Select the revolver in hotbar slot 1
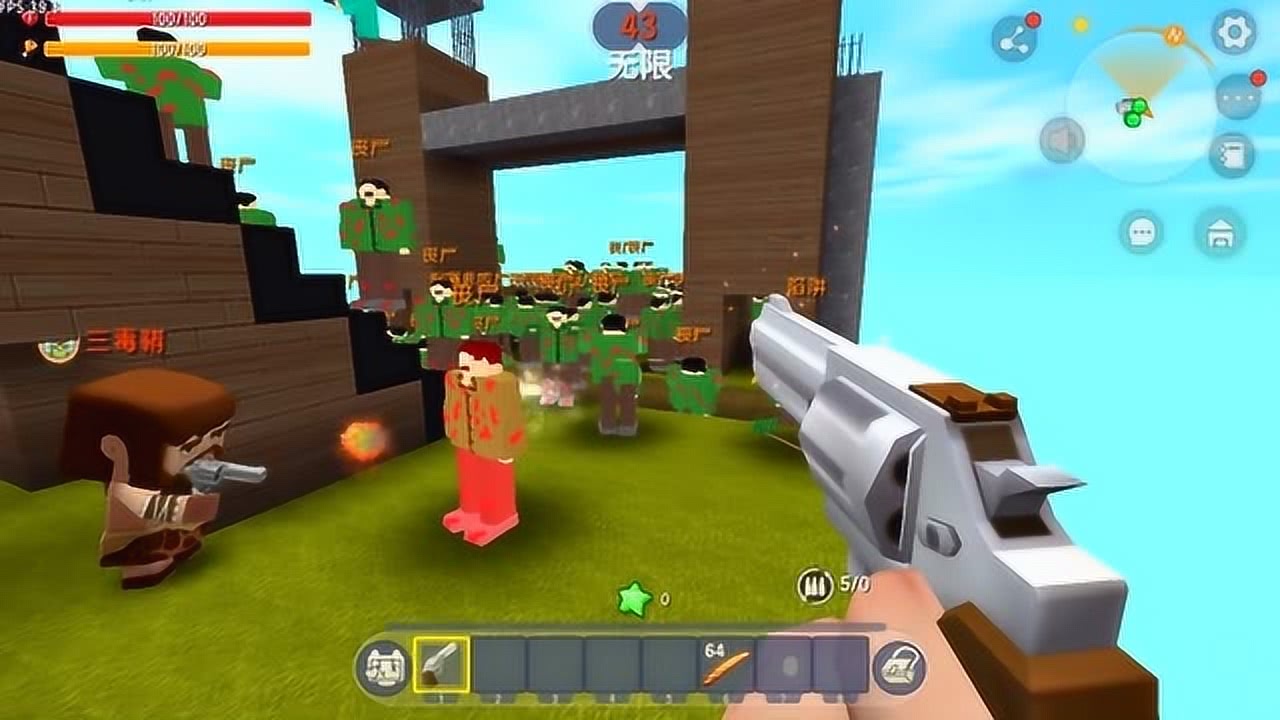Image resolution: width=1280 pixels, height=720 pixels. click(x=441, y=663)
